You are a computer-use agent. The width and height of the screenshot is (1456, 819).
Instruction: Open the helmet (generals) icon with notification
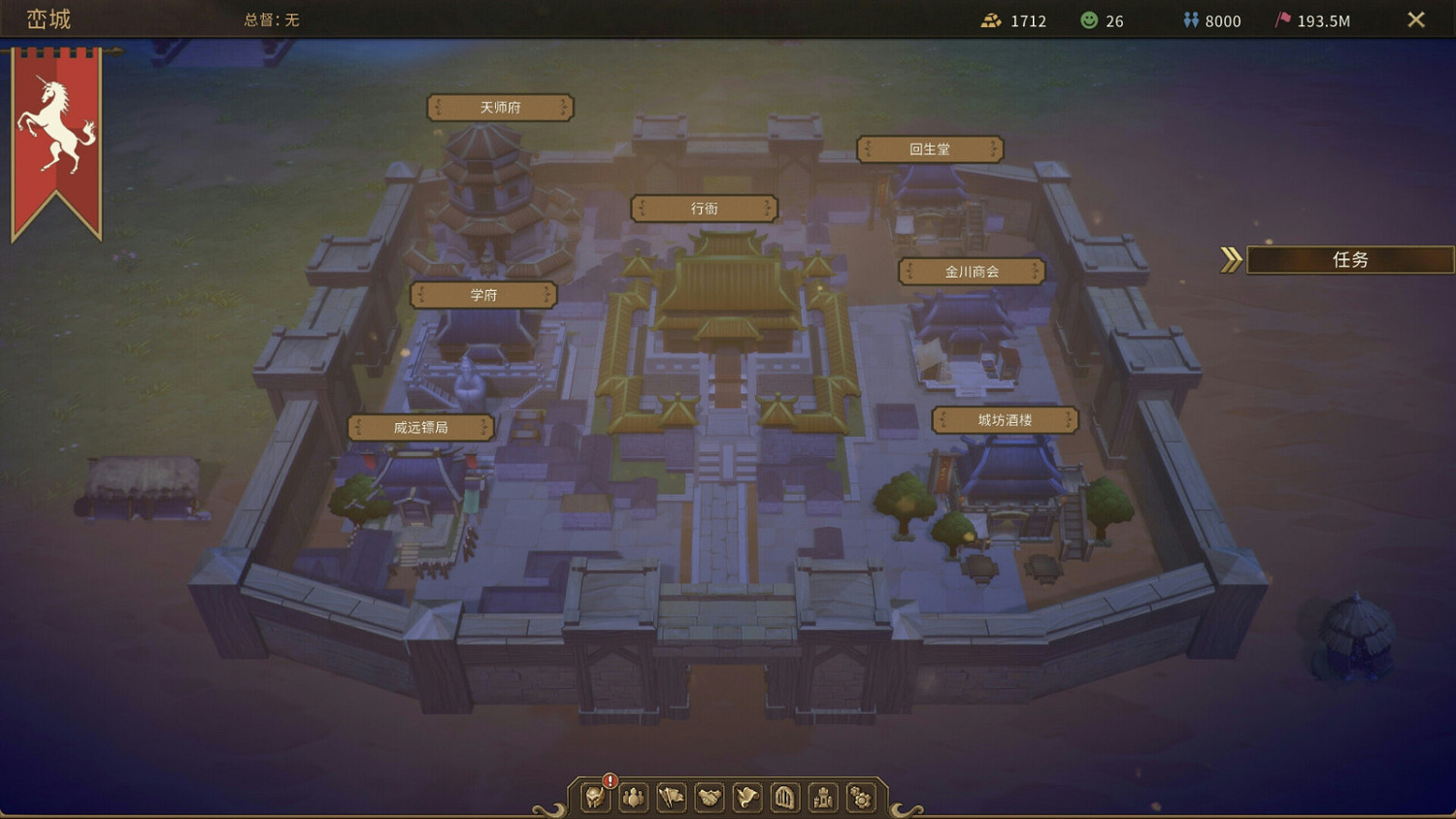point(594,798)
